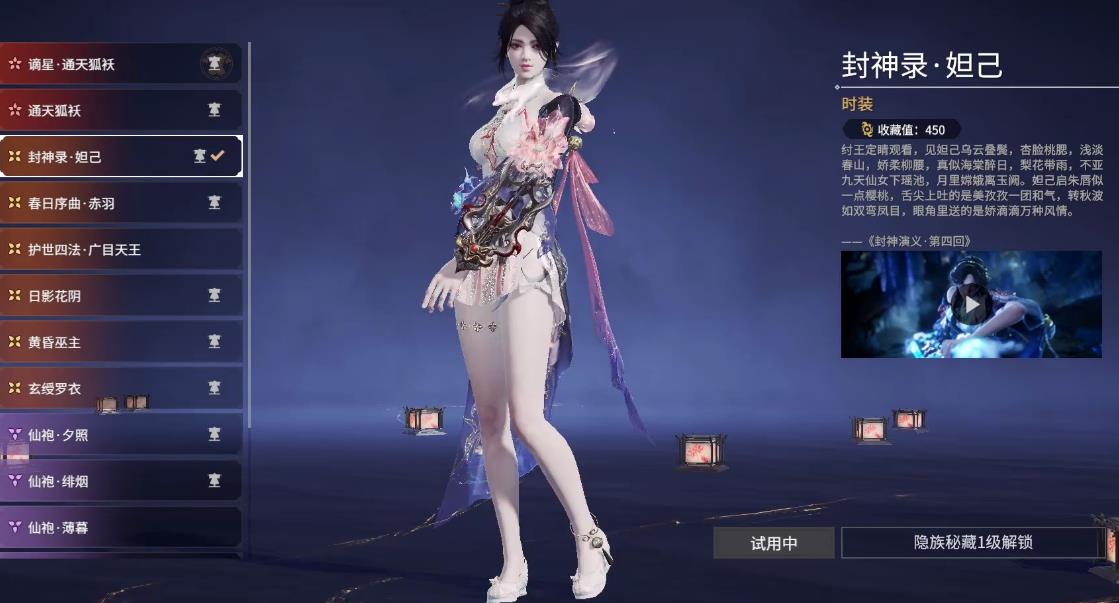Image resolution: width=1119 pixels, height=603 pixels.
Task: Click the 试用中 trial button
Action: tap(774, 543)
